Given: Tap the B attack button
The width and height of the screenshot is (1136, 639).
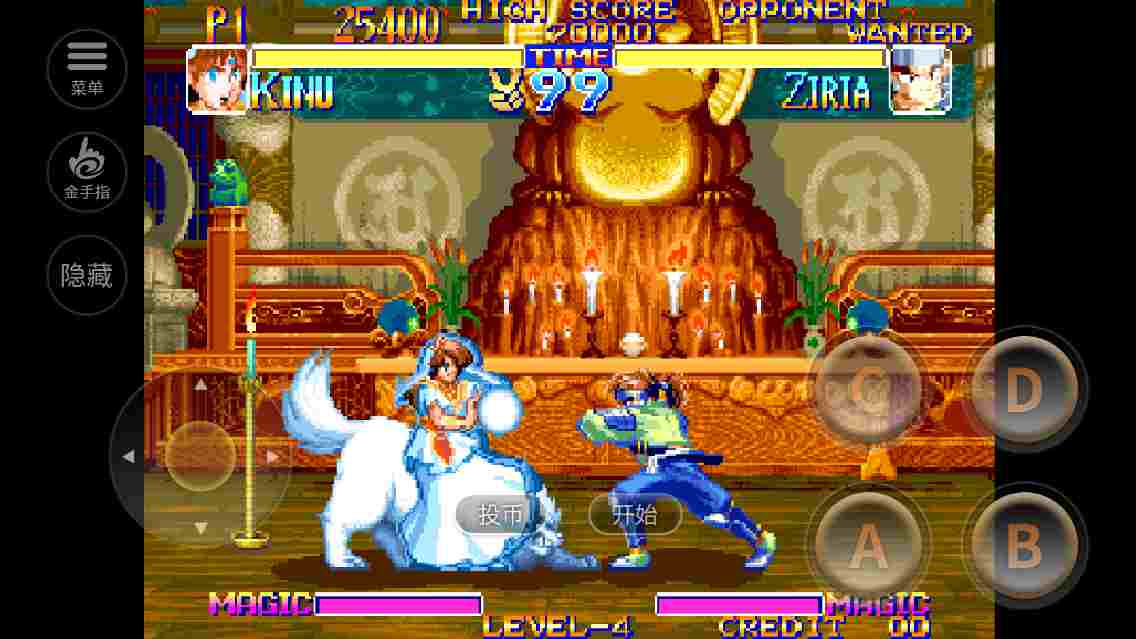Looking at the screenshot, I should (x=1023, y=545).
